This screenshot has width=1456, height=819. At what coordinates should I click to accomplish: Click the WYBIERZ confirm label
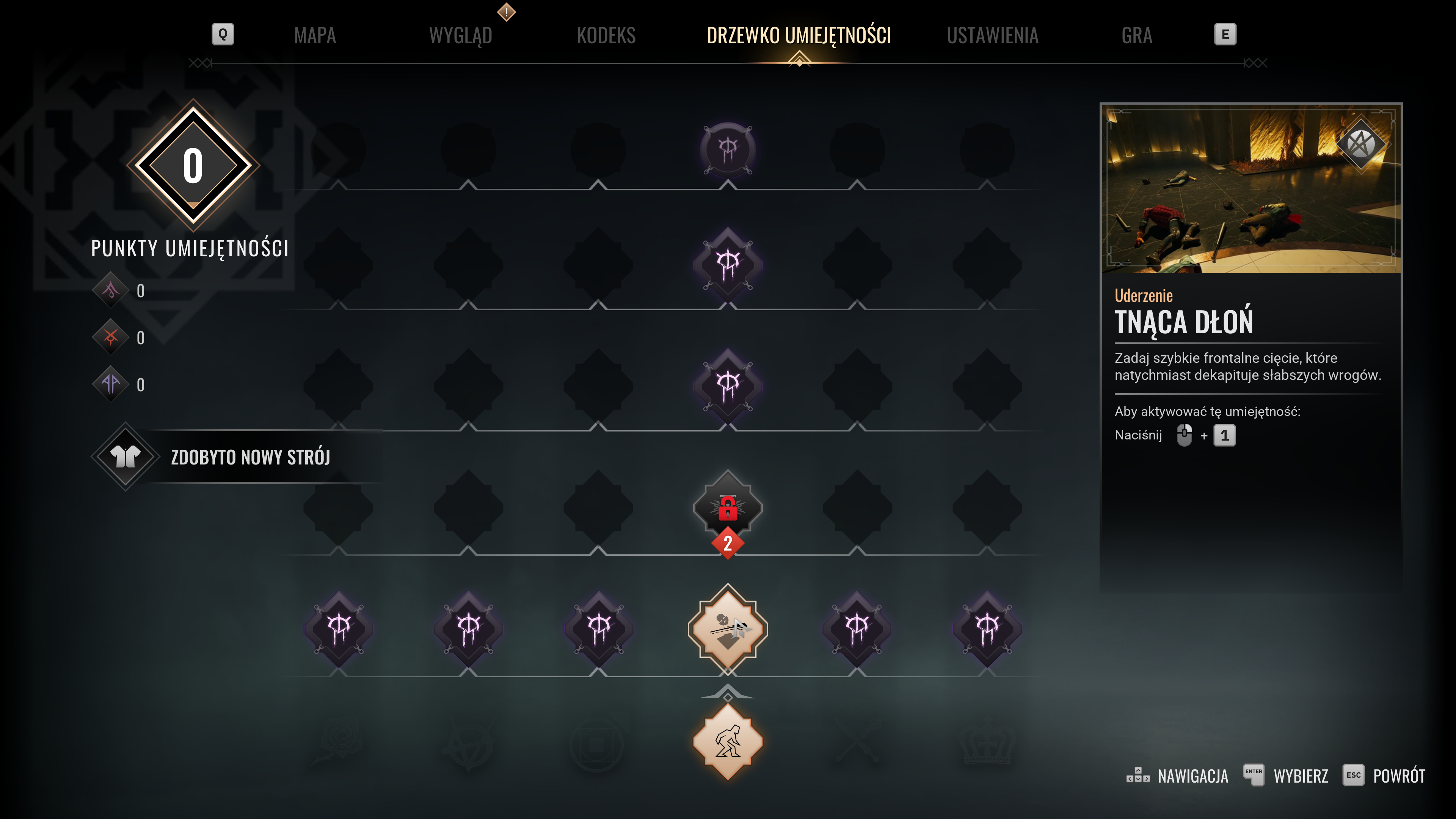point(1300,776)
